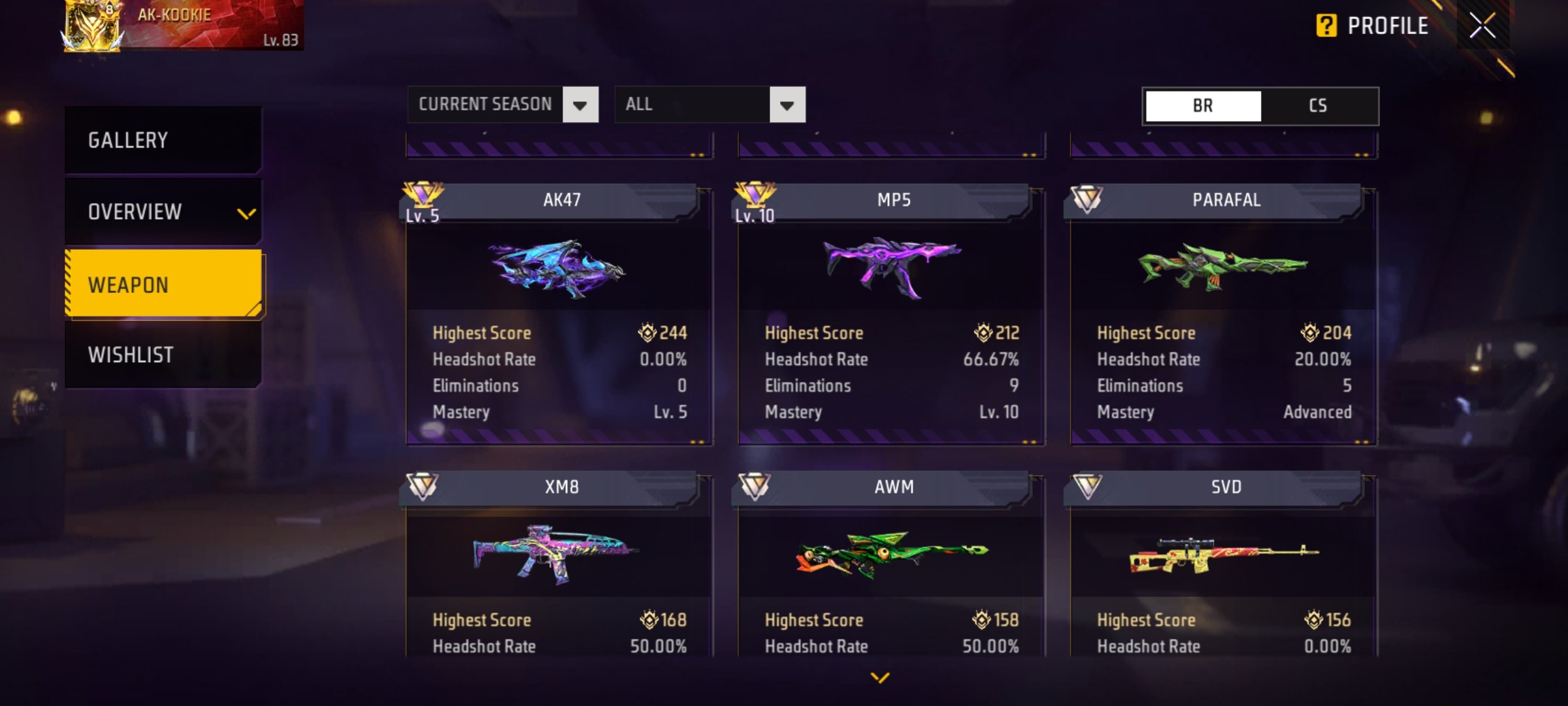This screenshot has width=1568, height=706.
Task: Open the Gallery section
Action: coord(163,141)
